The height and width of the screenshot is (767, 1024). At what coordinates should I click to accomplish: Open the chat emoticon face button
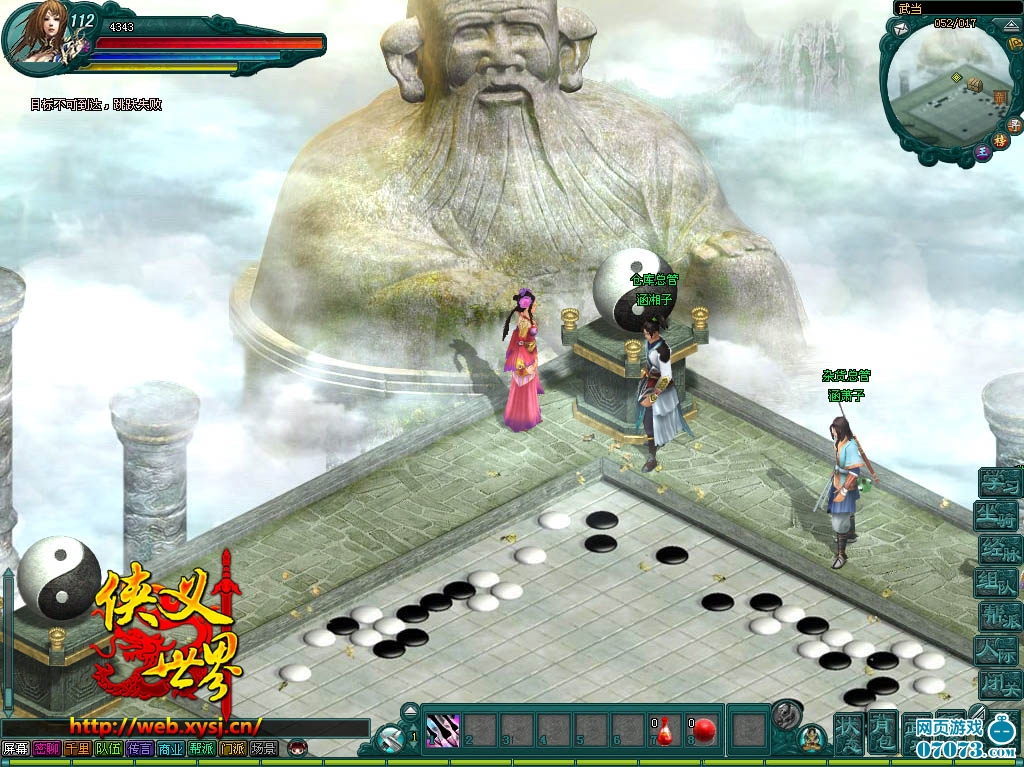point(296,748)
